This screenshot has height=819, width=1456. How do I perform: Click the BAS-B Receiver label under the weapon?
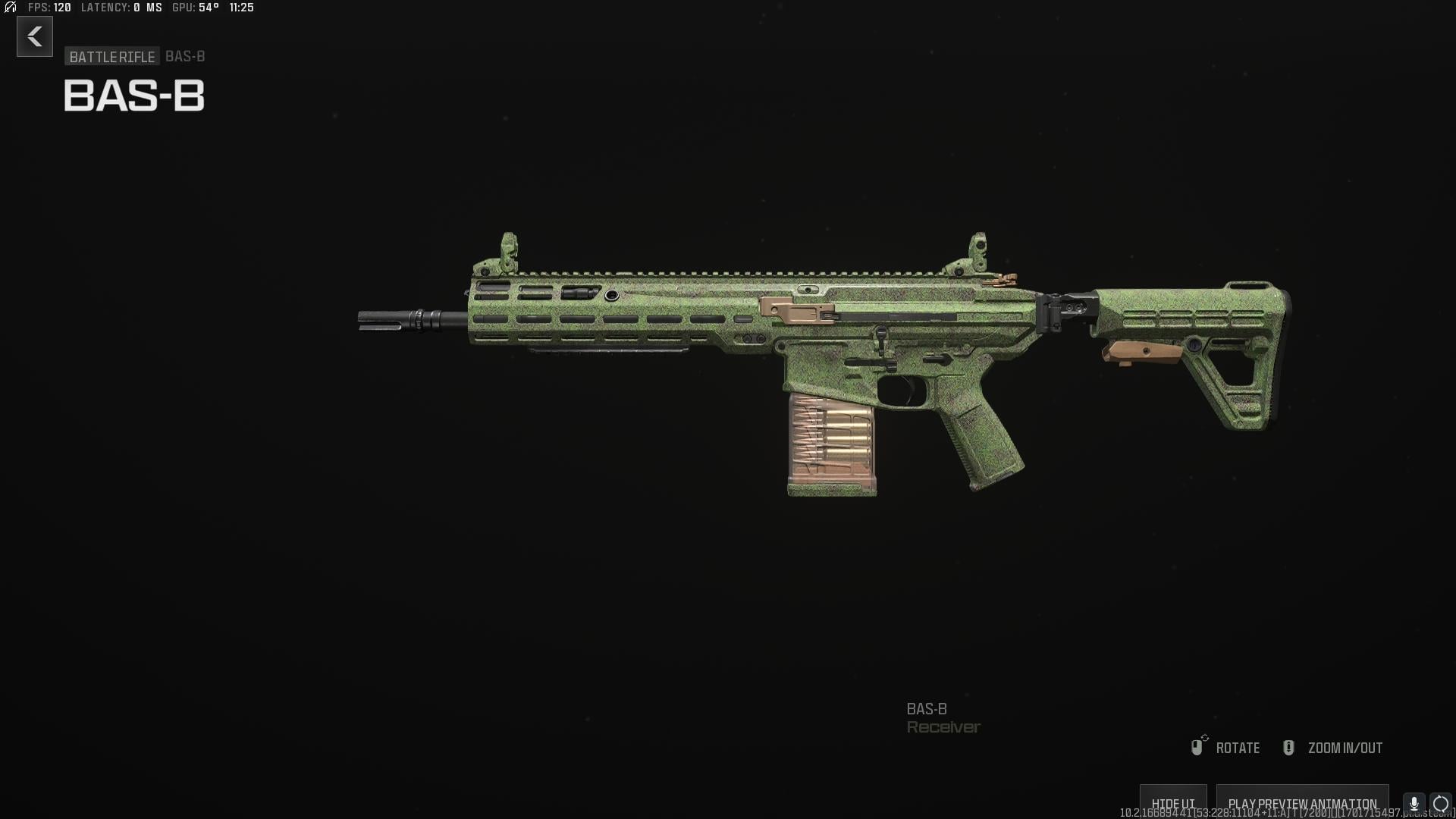(x=943, y=717)
